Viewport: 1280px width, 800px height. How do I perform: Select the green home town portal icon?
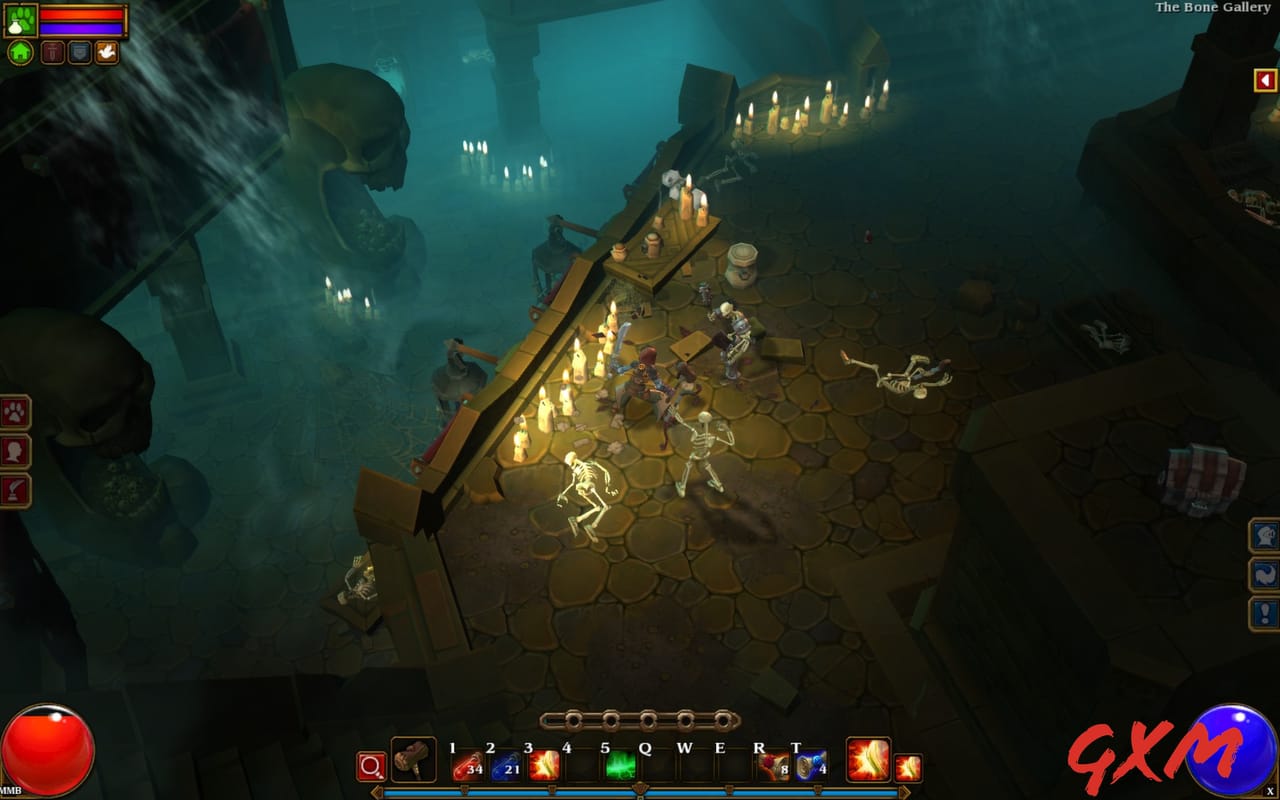[x=20, y=52]
